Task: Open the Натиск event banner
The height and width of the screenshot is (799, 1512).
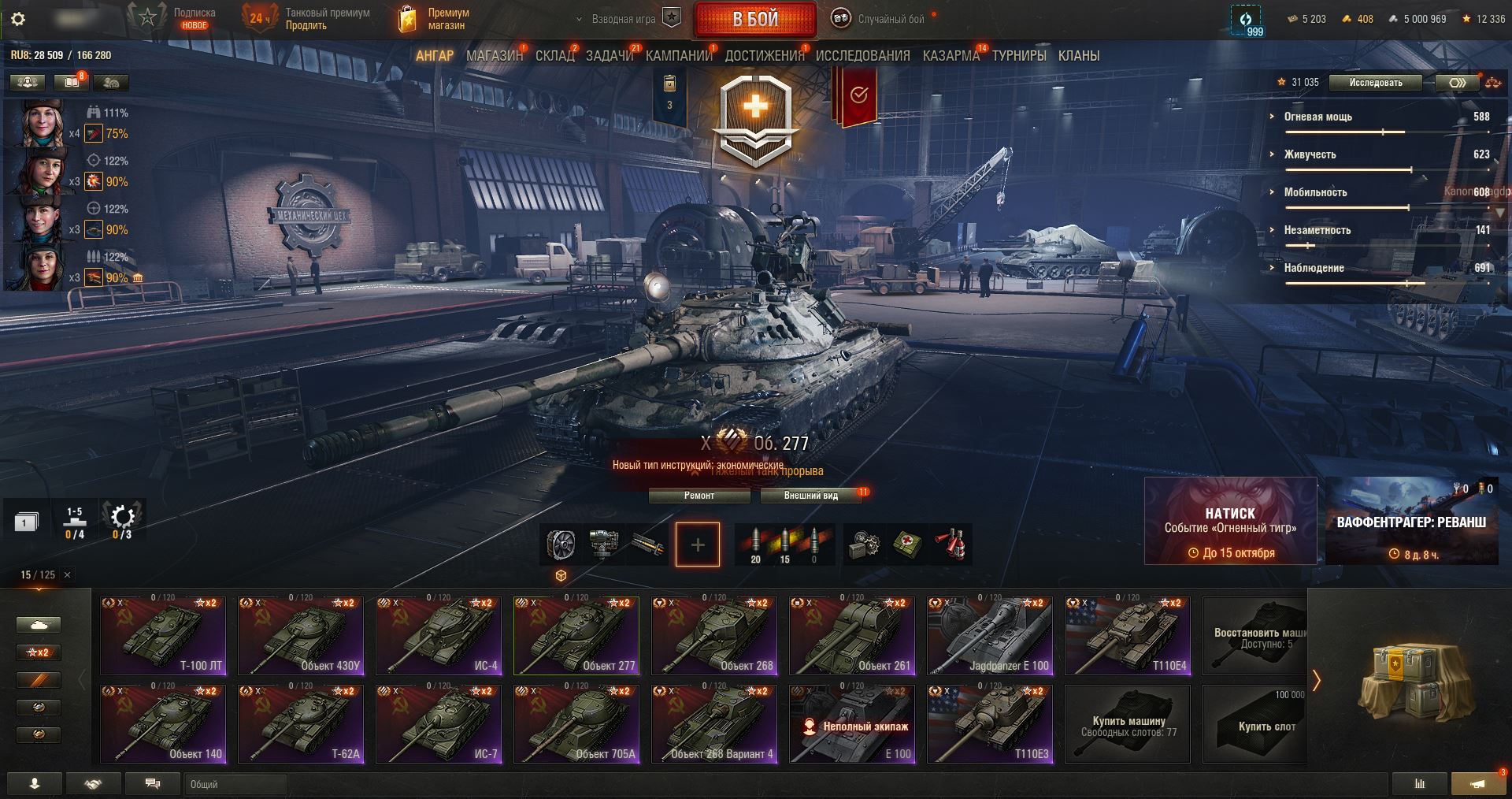Action: (x=1229, y=521)
